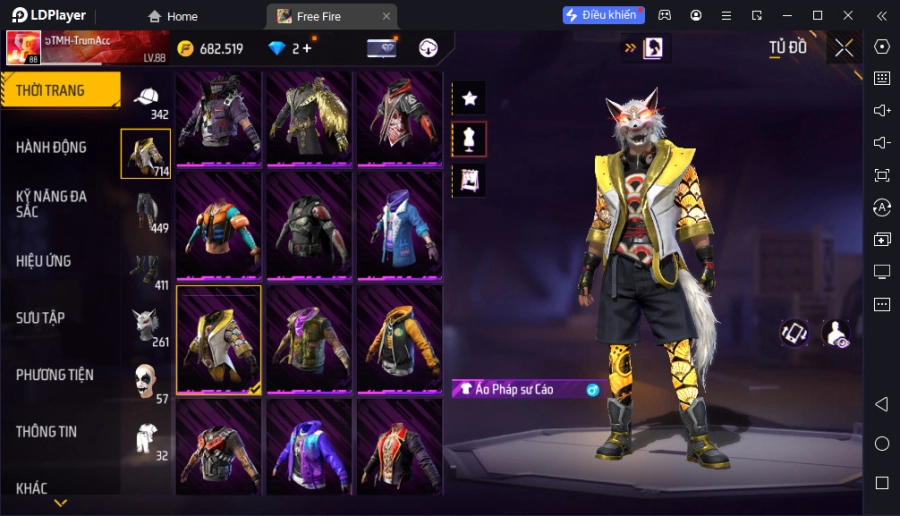Select the HIỆU ỨNG category
The width and height of the screenshot is (900, 516).
coord(44,261)
